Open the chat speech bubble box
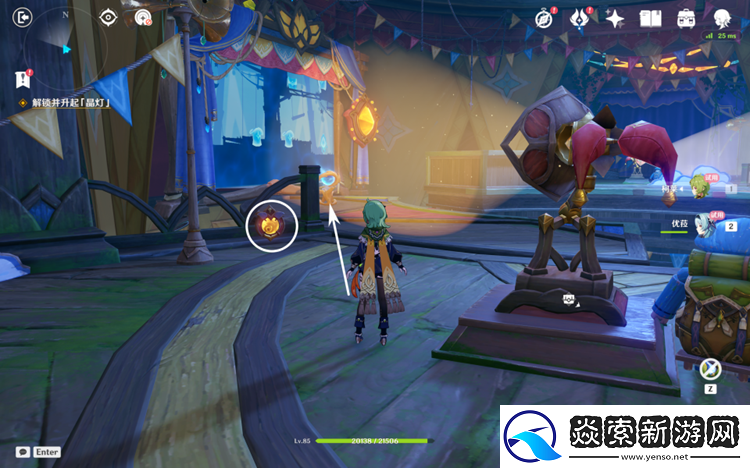The width and height of the screenshot is (750, 468). 22,452
